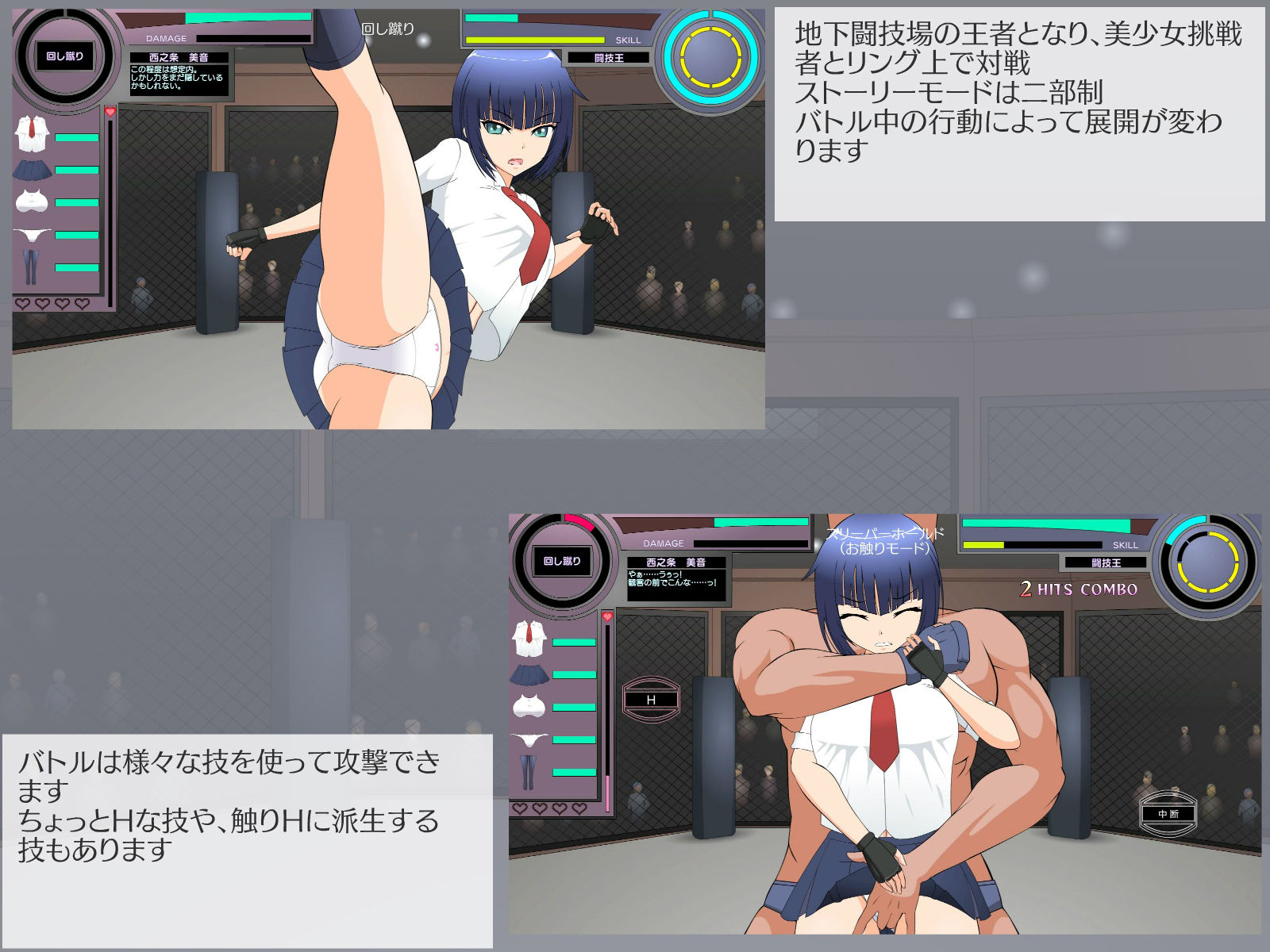The width and height of the screenshot is (1270, 952).
Task: Toggle the heart above the vertical arousal gauge
Action: coord(110,111)
